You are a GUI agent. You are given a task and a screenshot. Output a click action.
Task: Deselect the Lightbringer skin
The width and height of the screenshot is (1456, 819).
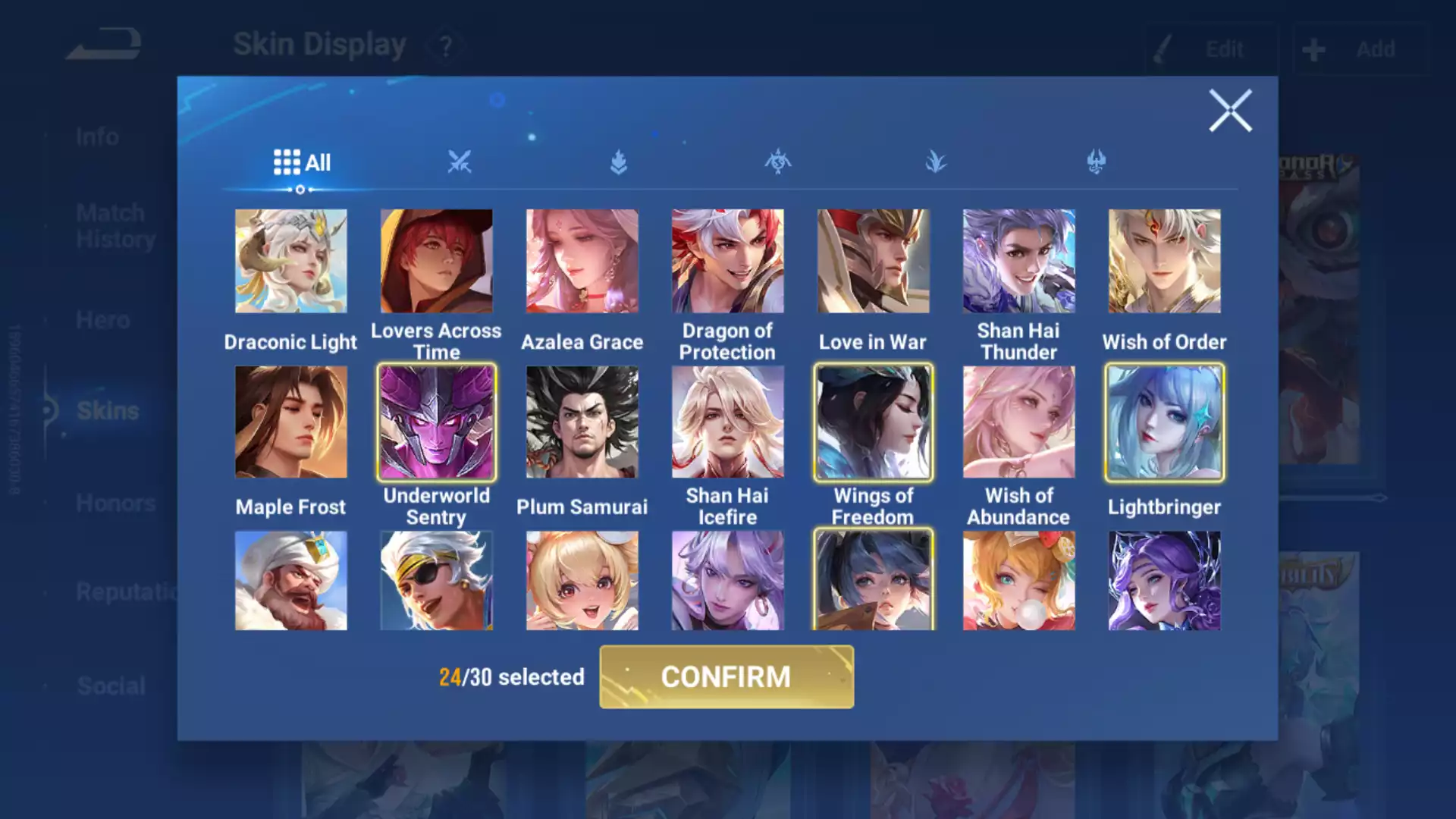(1164, 422)
